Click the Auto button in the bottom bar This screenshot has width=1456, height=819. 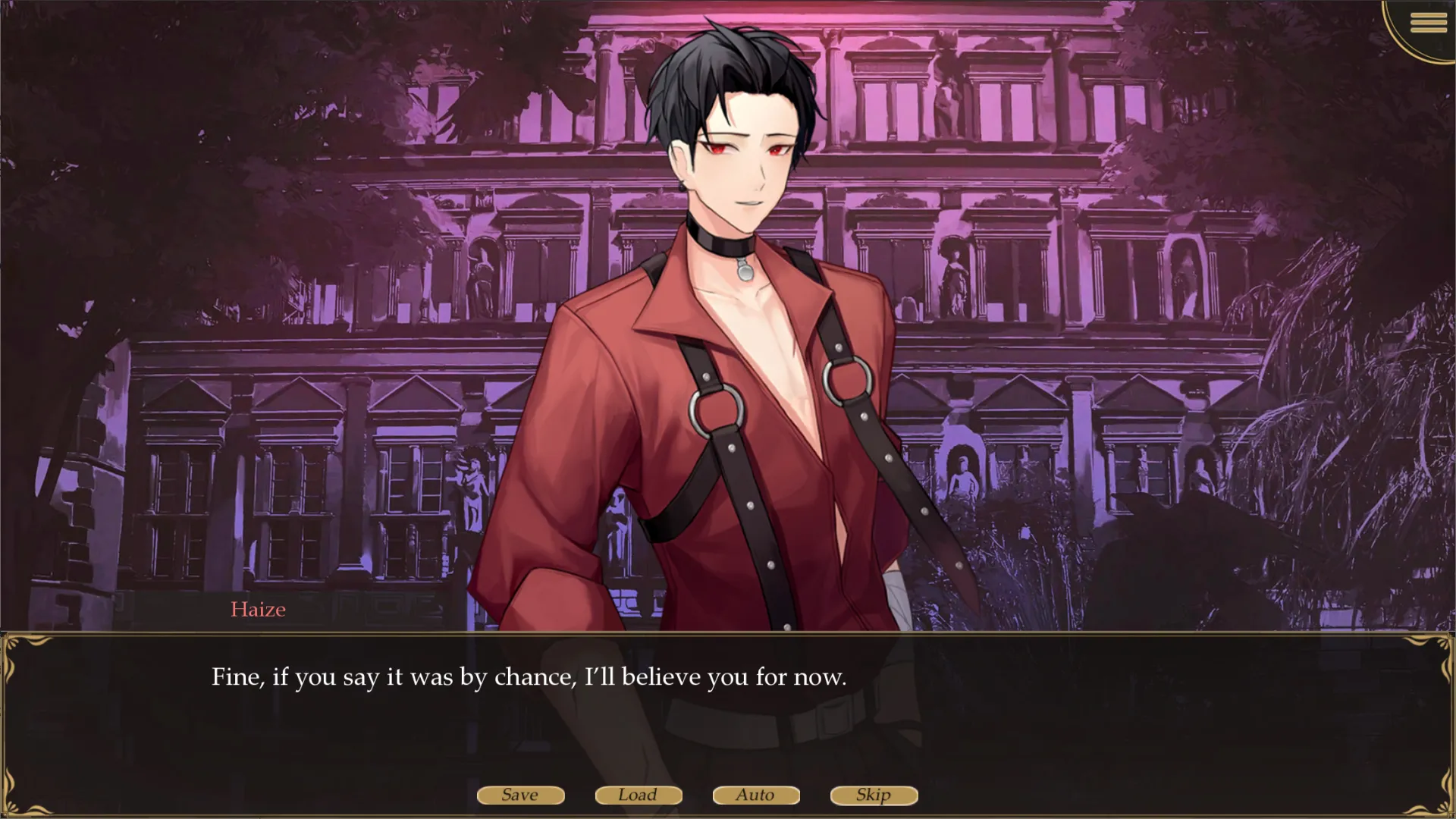click(755, 795)
